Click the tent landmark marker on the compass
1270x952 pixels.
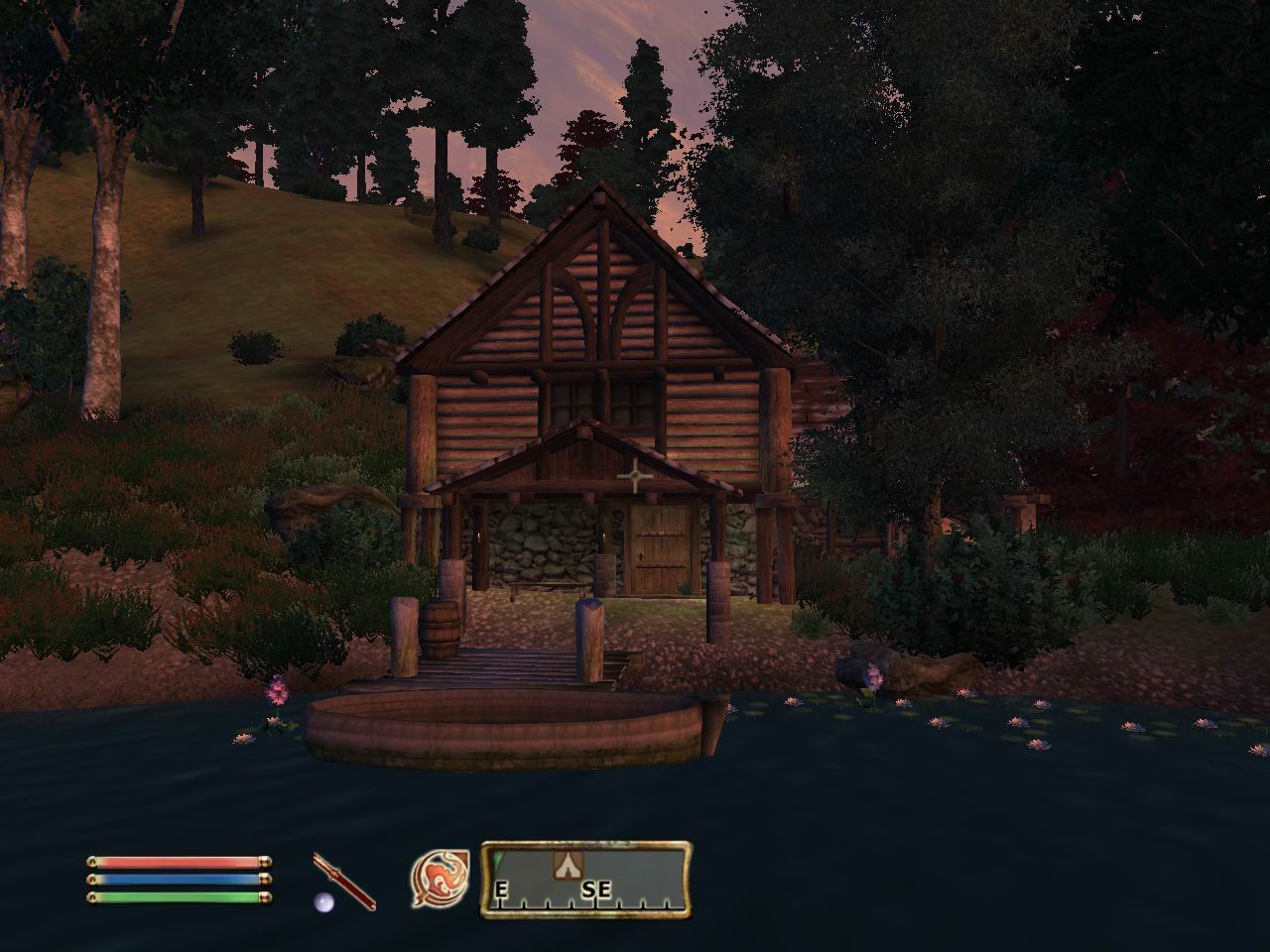click(568, 864)
